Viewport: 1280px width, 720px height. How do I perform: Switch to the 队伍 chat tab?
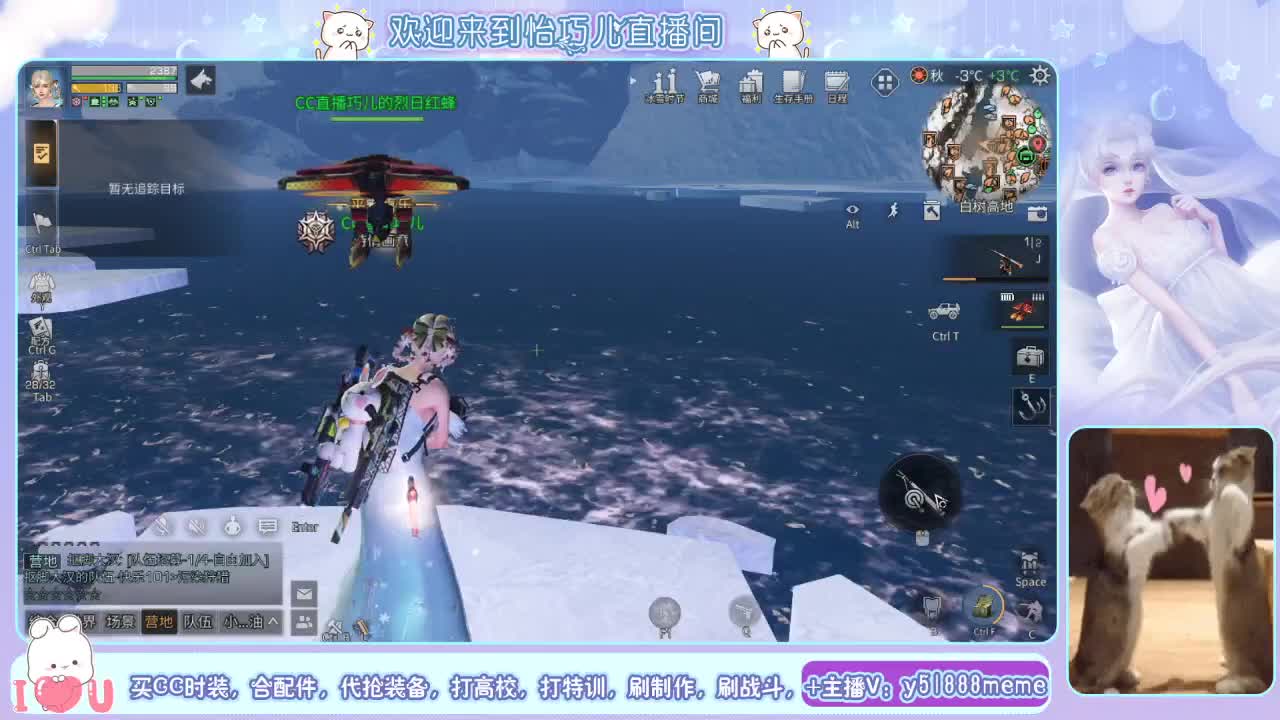tap(198, 620)
